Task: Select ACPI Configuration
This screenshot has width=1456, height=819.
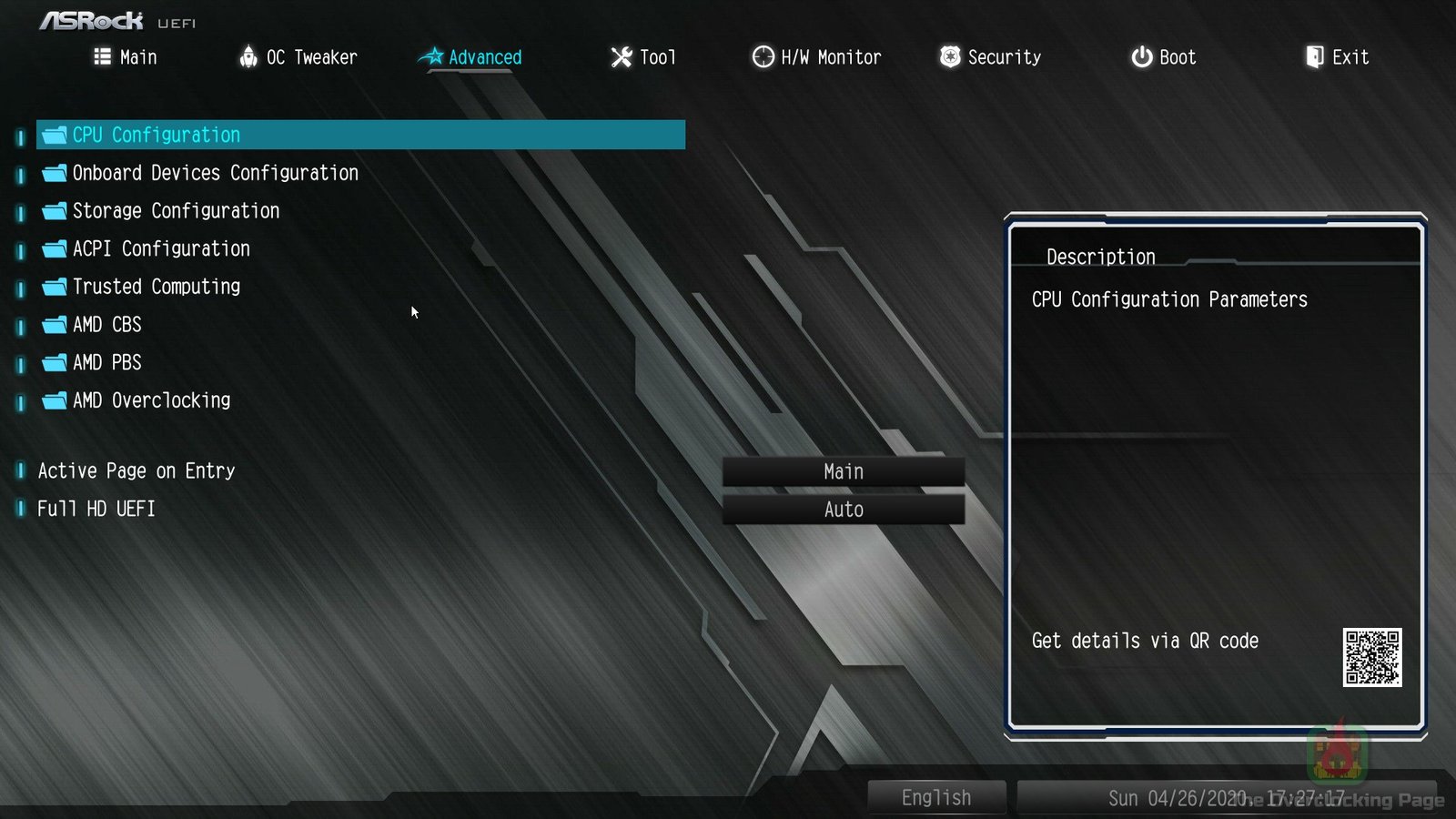Action: tap(161, 249)
